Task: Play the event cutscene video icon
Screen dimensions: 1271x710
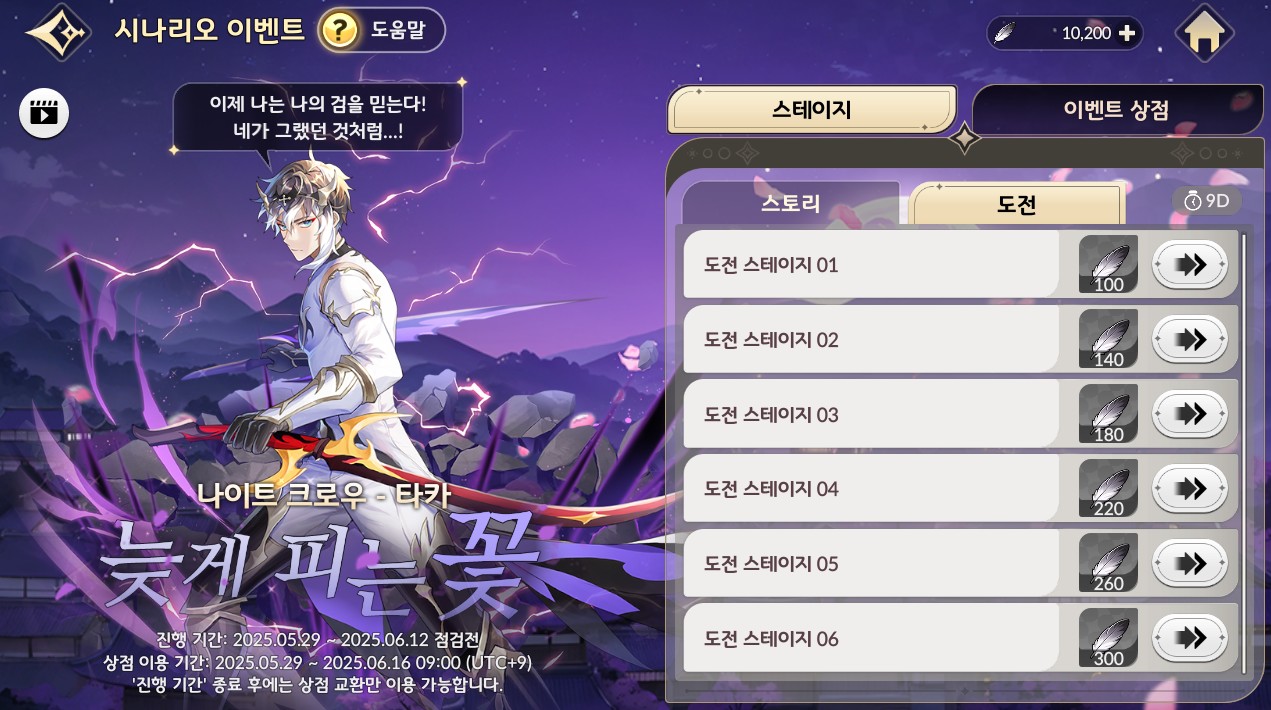Action: (44, 112)
